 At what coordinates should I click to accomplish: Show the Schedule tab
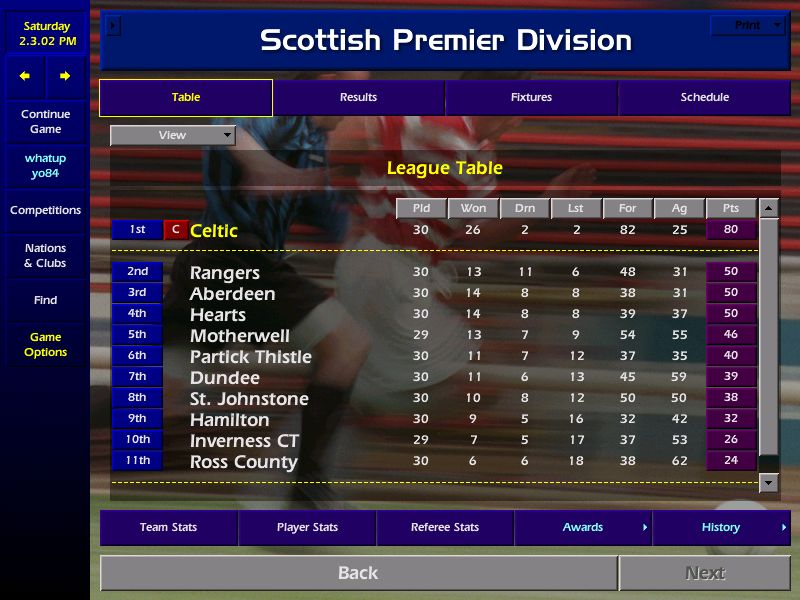pyautogui.click(x=704, y=98)
